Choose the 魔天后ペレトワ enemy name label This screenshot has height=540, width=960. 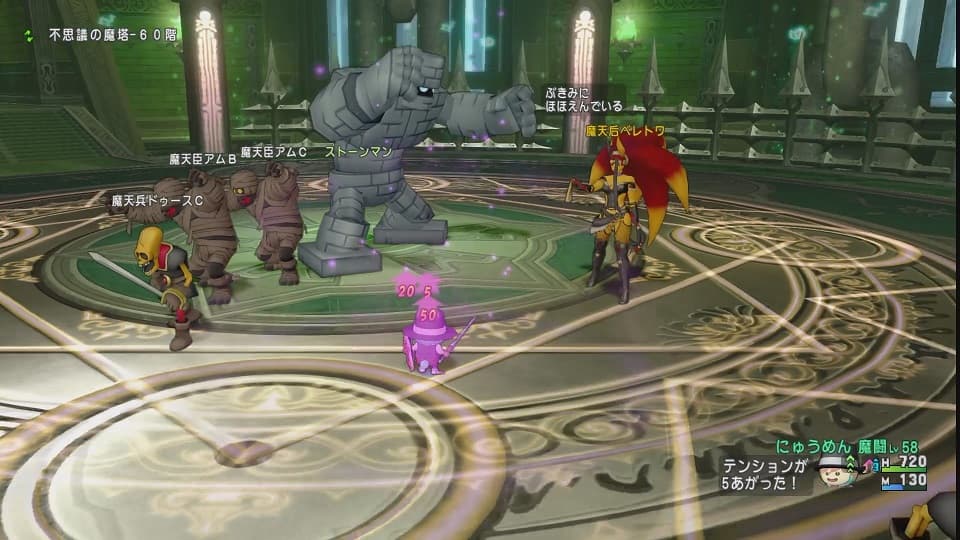(x=625, y=131)
